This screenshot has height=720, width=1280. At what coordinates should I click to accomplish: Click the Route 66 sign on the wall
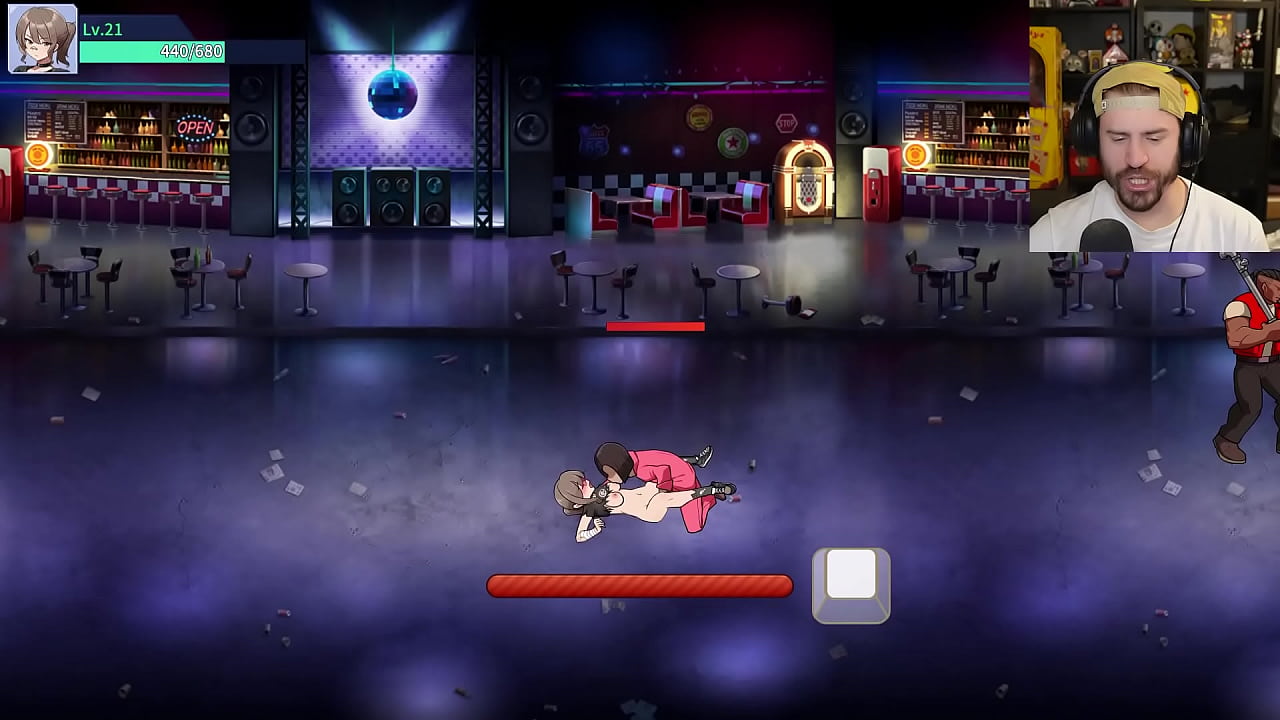coord(593,138)
